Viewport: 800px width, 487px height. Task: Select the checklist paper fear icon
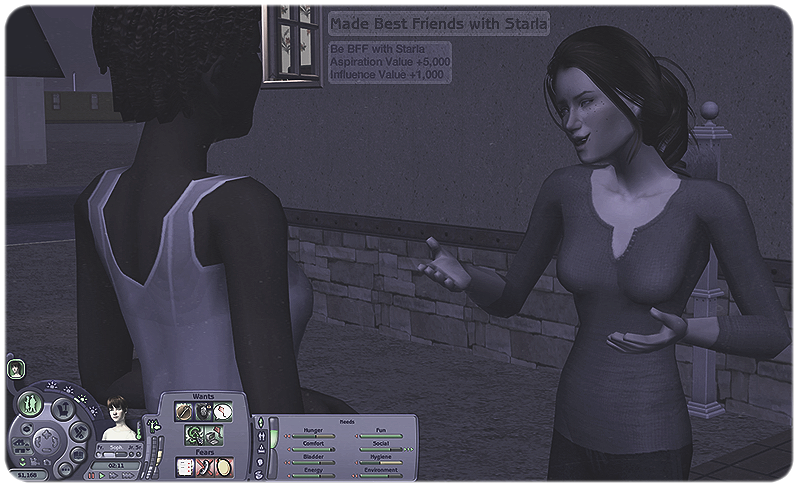coord(184,466)
